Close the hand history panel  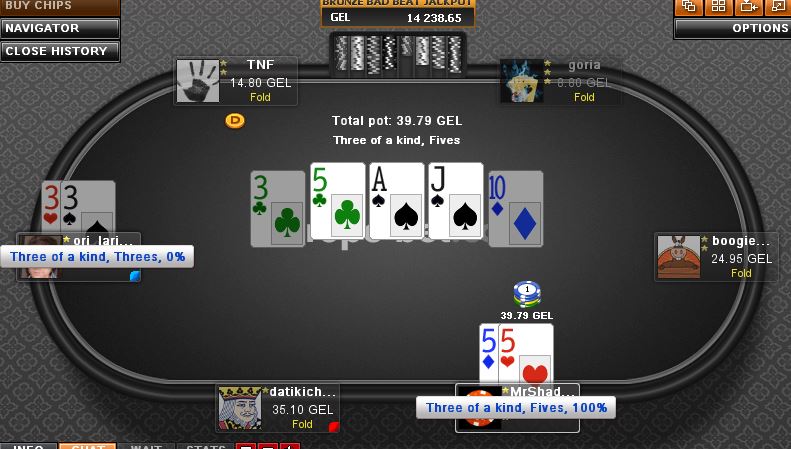(x=60, y=51)
